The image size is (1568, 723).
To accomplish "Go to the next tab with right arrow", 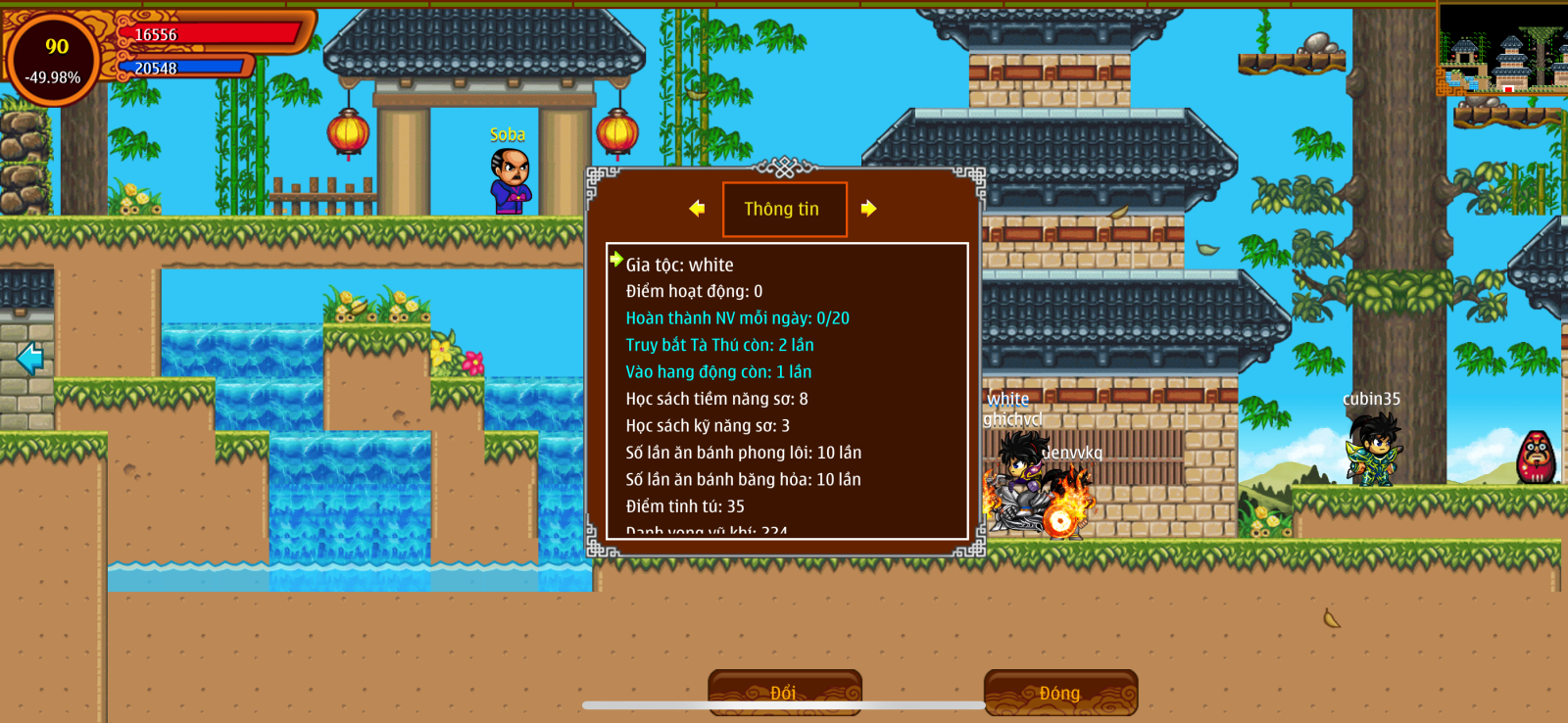I will 868,209.
